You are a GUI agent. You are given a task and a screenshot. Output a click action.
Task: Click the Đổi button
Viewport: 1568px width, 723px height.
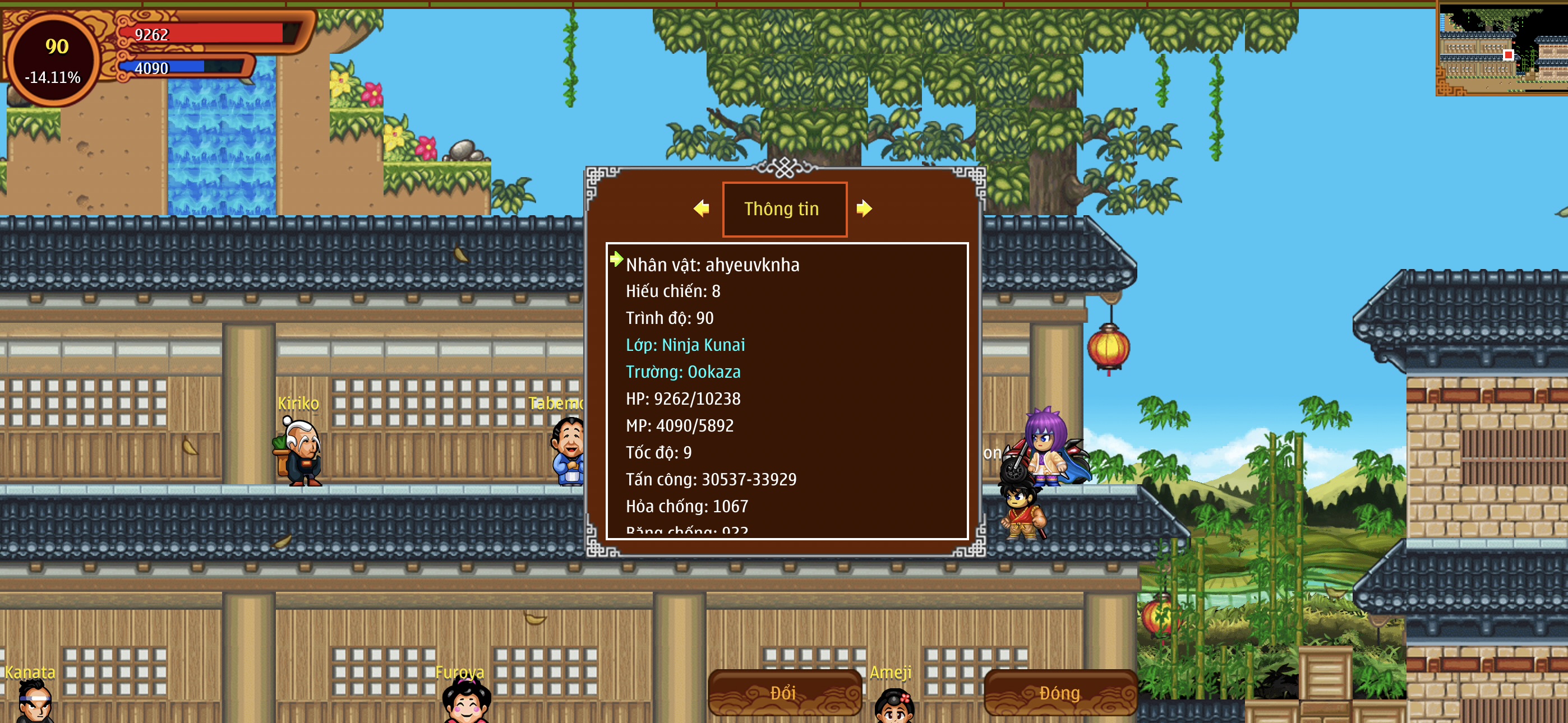coord(784,693)
